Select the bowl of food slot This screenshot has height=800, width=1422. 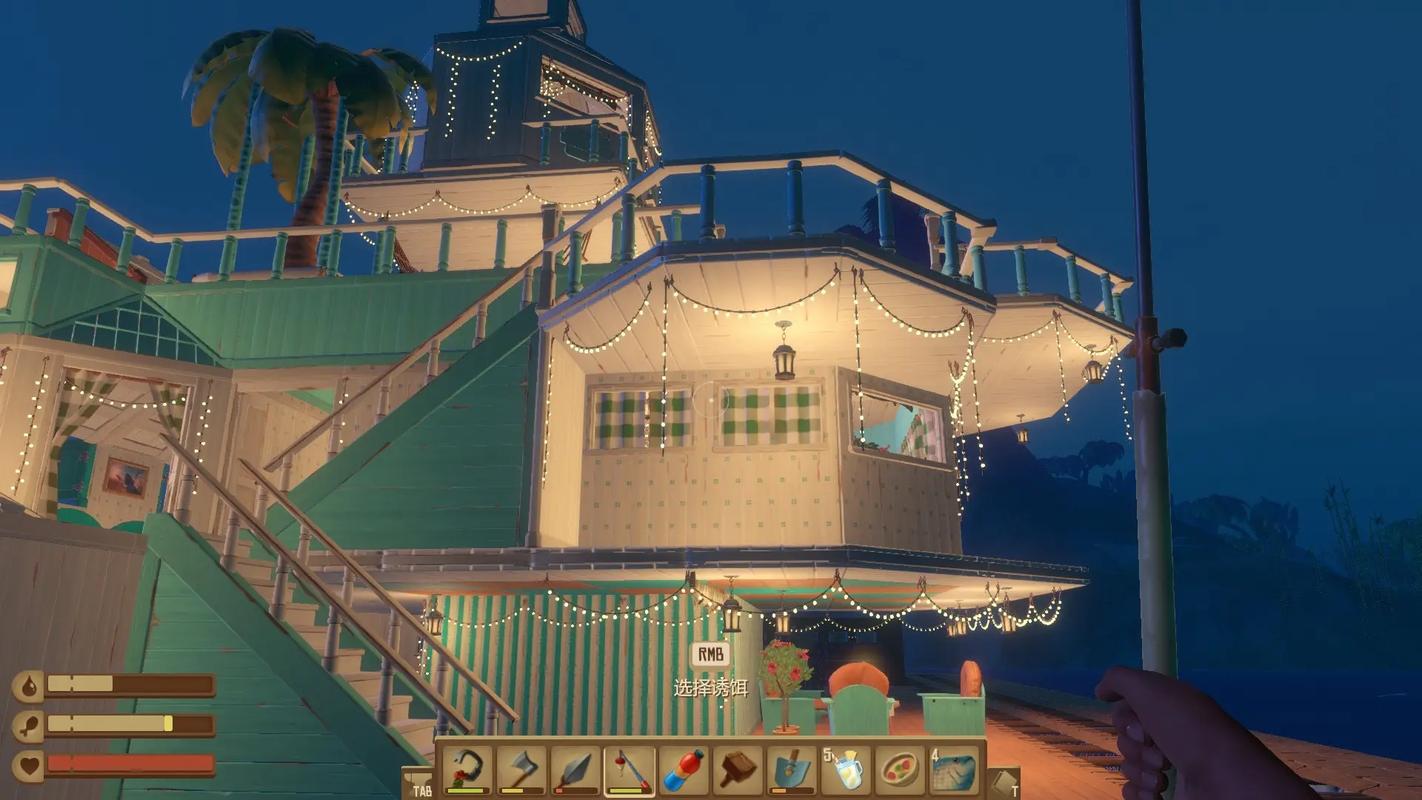[900, 771]
